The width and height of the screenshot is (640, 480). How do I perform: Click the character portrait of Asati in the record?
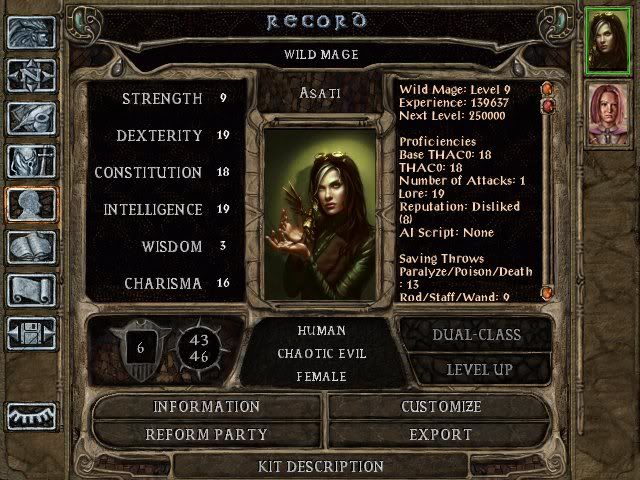pos(320,212)
